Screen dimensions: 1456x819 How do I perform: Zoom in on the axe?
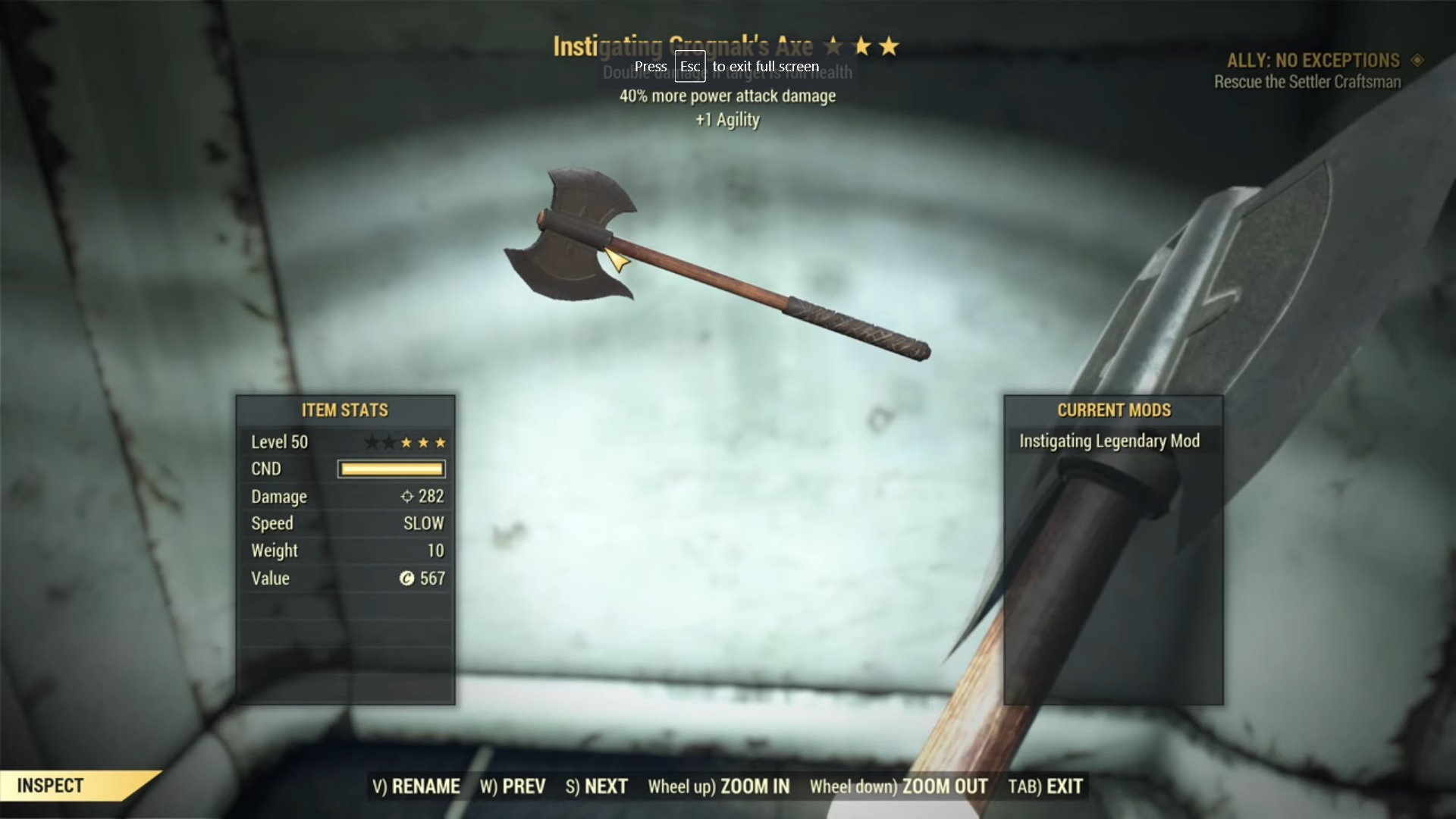pyautogui.click(x=718, y=786)
